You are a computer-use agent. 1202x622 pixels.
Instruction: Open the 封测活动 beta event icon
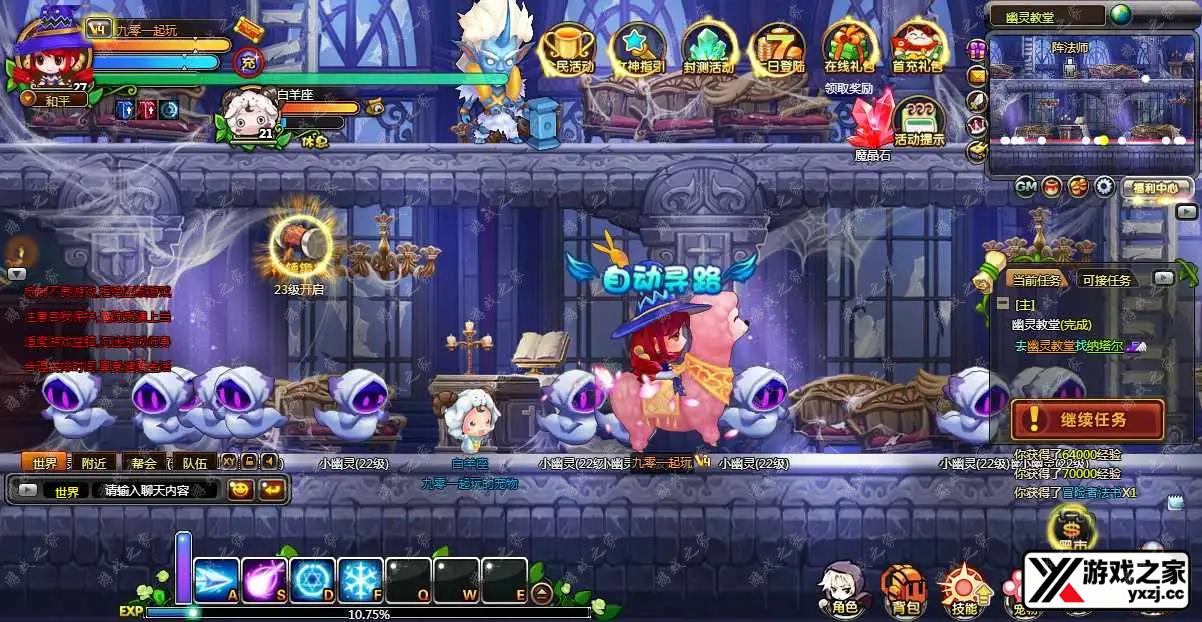click(709, 50)
